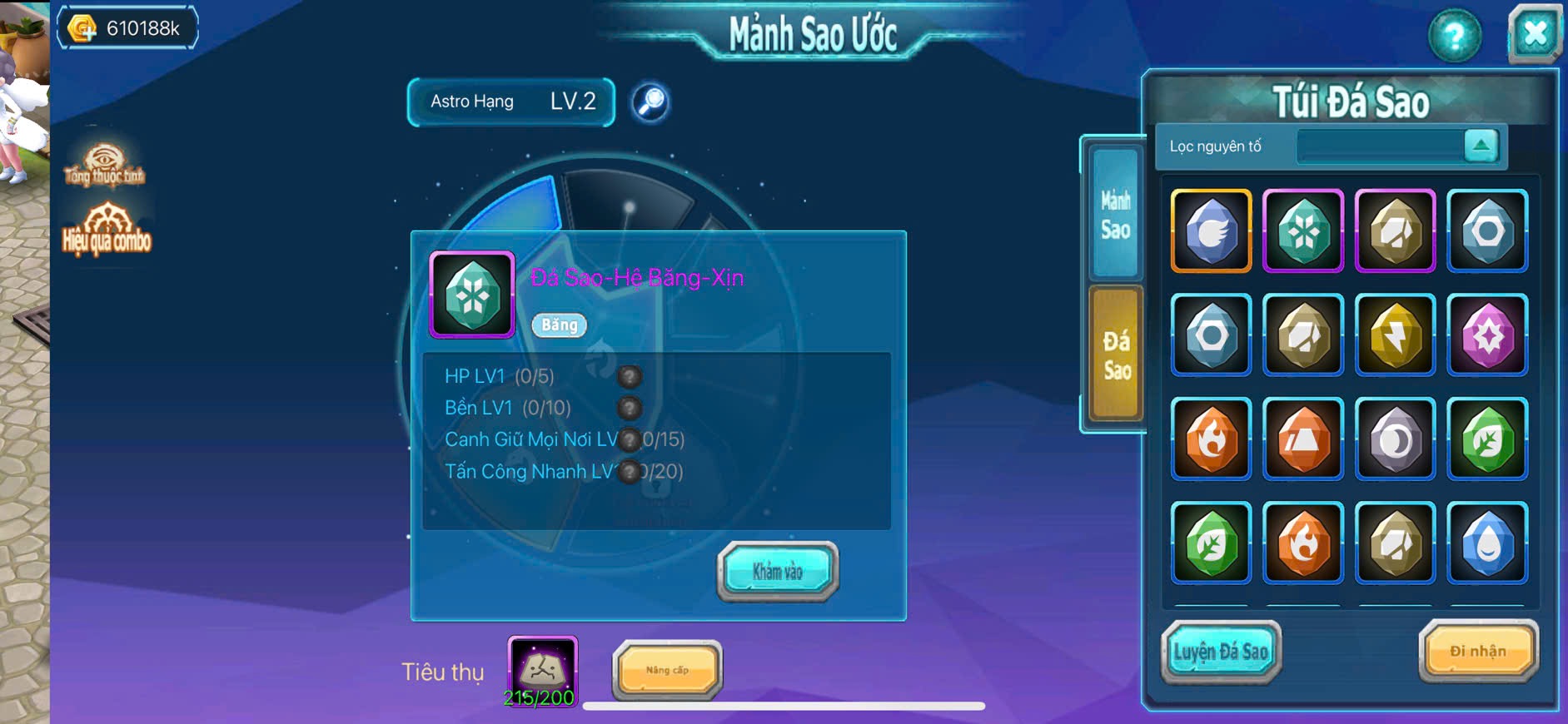Screen dimensions: 1568x724
Task: Click the Băng element tag
Action: tap(559, 325)
